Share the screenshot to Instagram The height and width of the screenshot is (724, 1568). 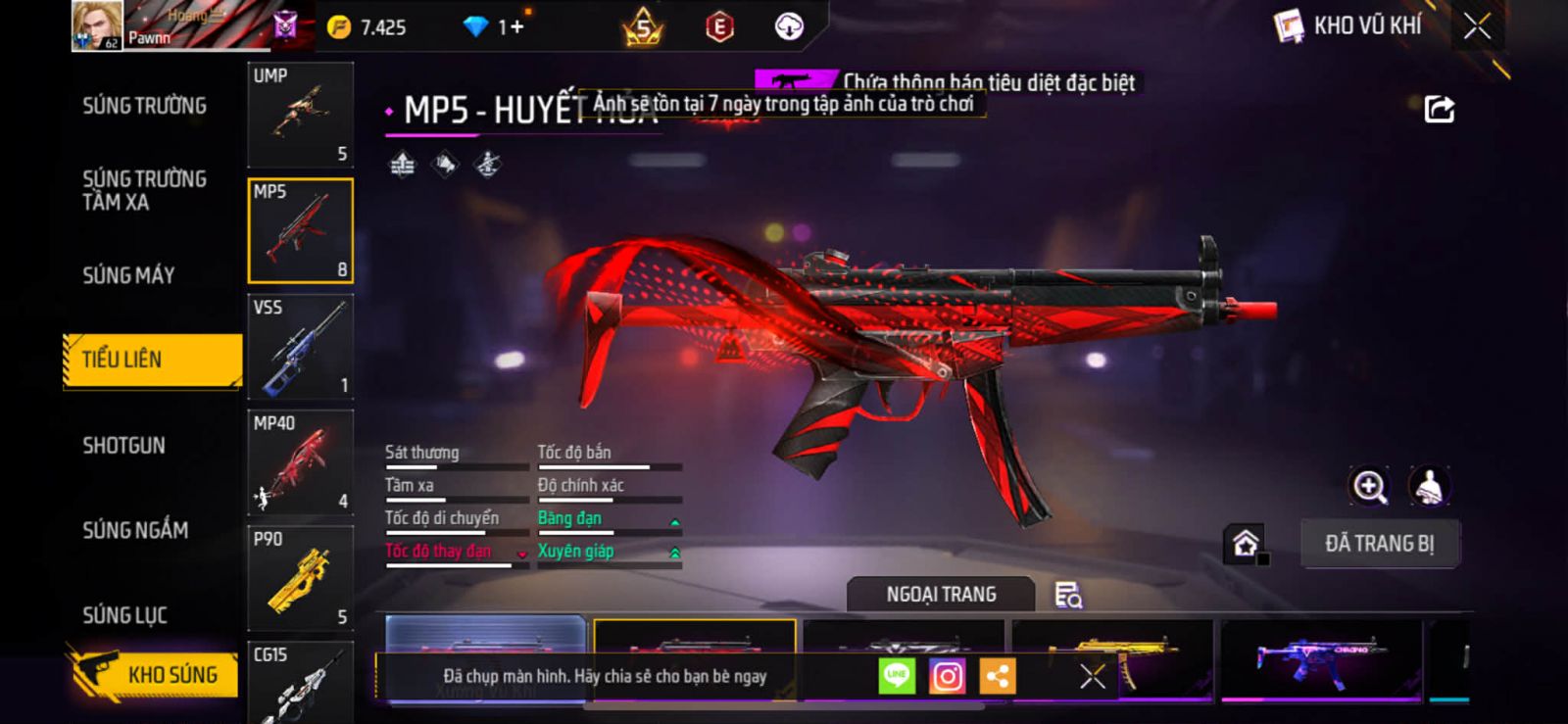click(x=947, y=676)
